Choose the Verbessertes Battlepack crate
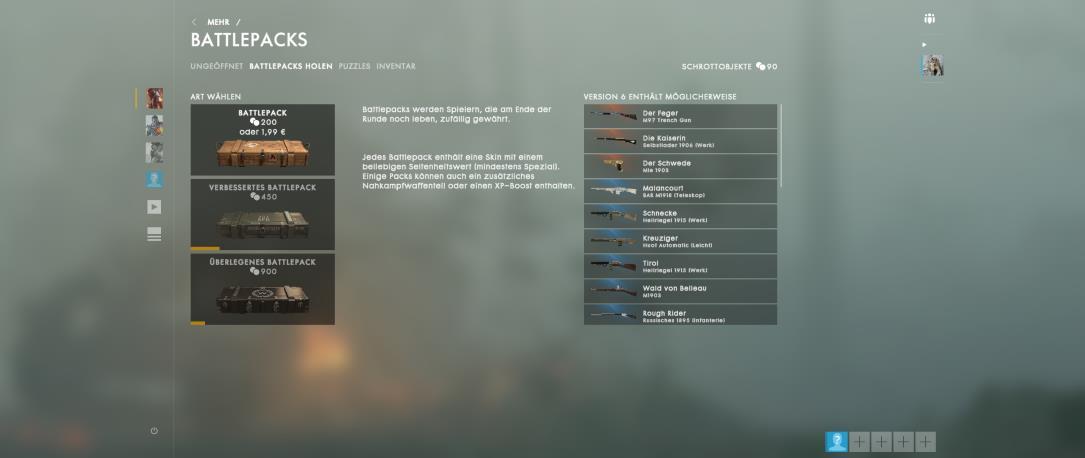Screen dimensions: 1085x458 pos(262,214)
